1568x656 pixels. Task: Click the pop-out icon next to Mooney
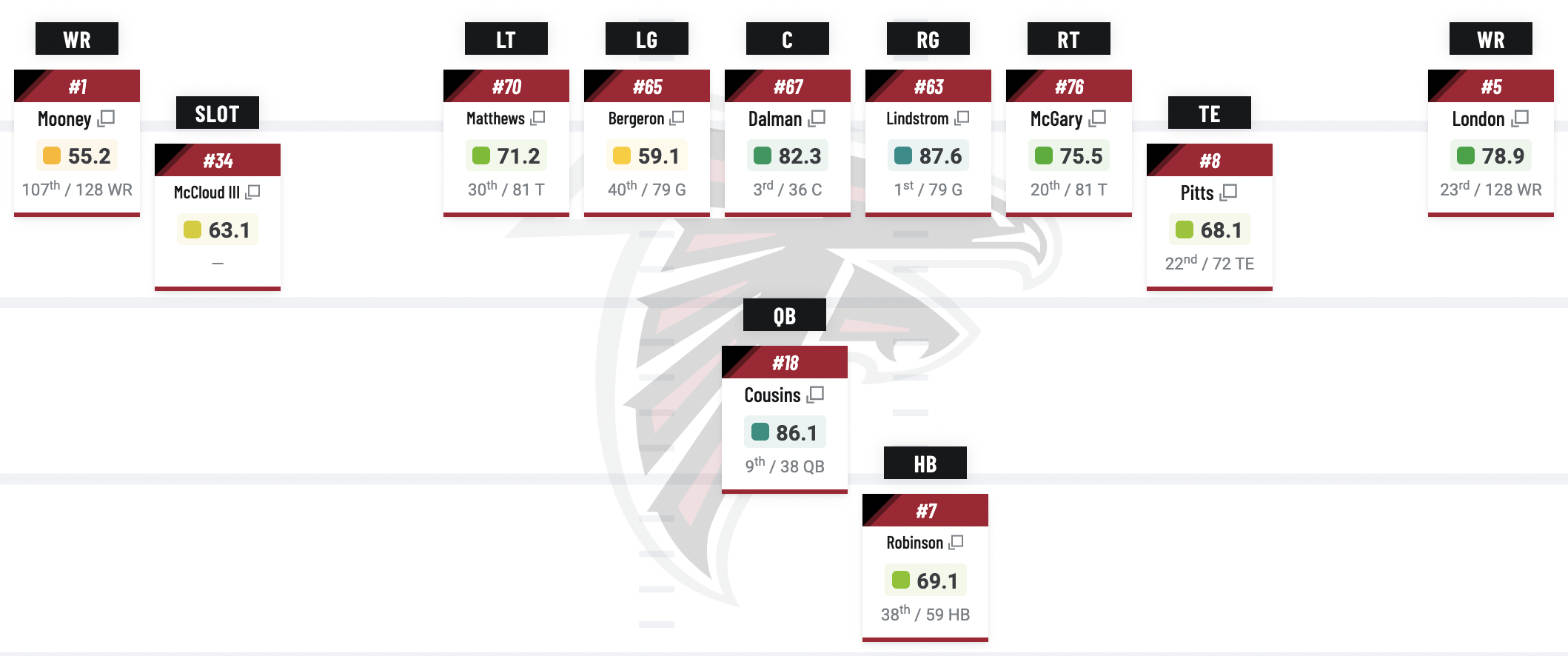(x=107, y=118)
